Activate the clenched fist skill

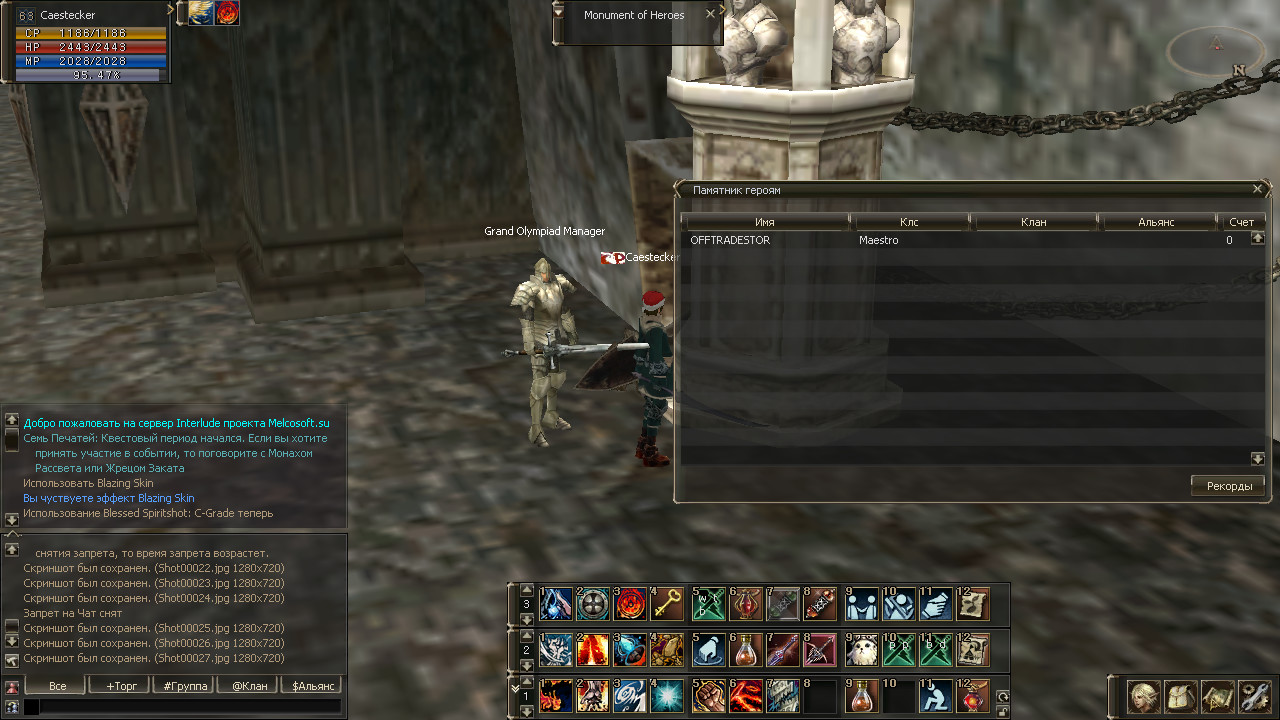pos(709,696)
